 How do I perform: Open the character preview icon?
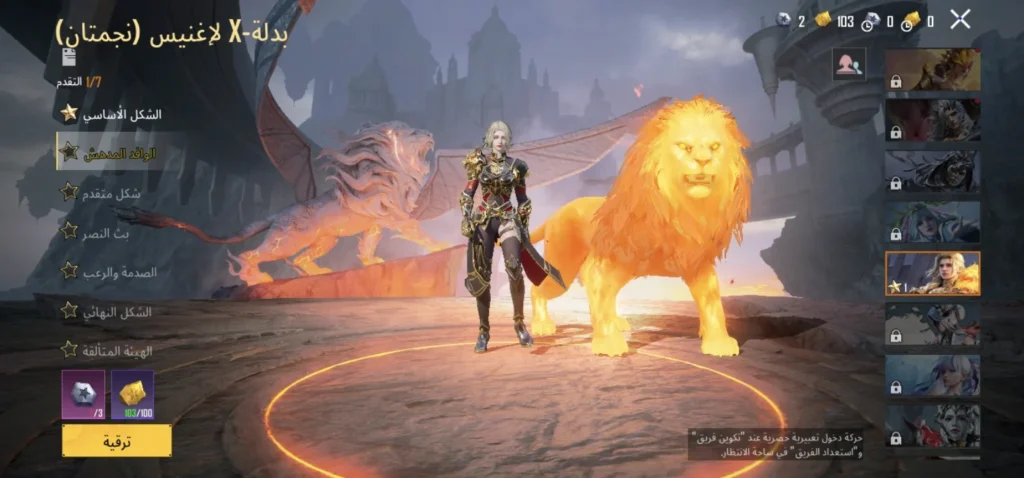coord(849,64)
